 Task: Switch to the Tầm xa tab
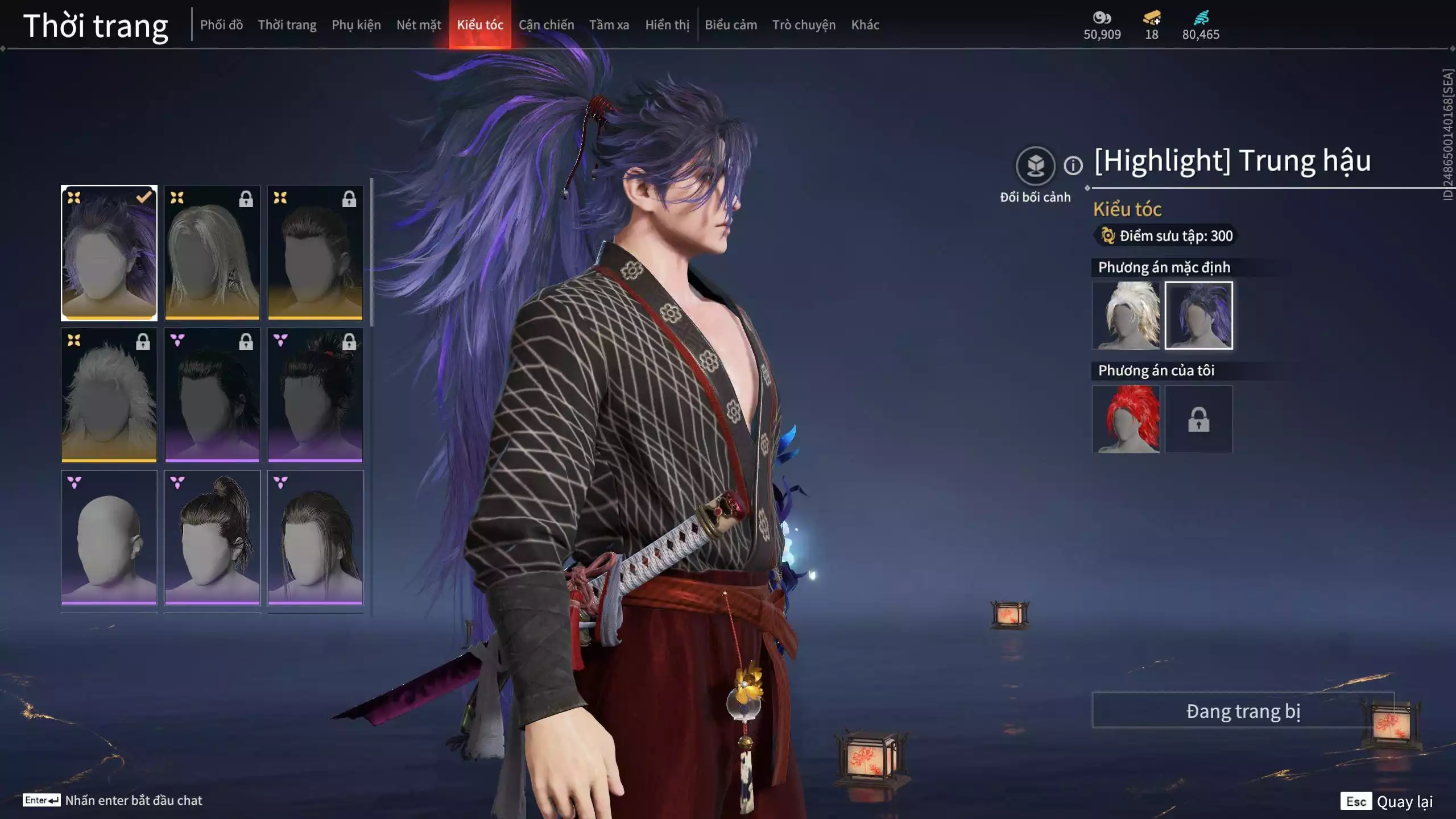609,24
